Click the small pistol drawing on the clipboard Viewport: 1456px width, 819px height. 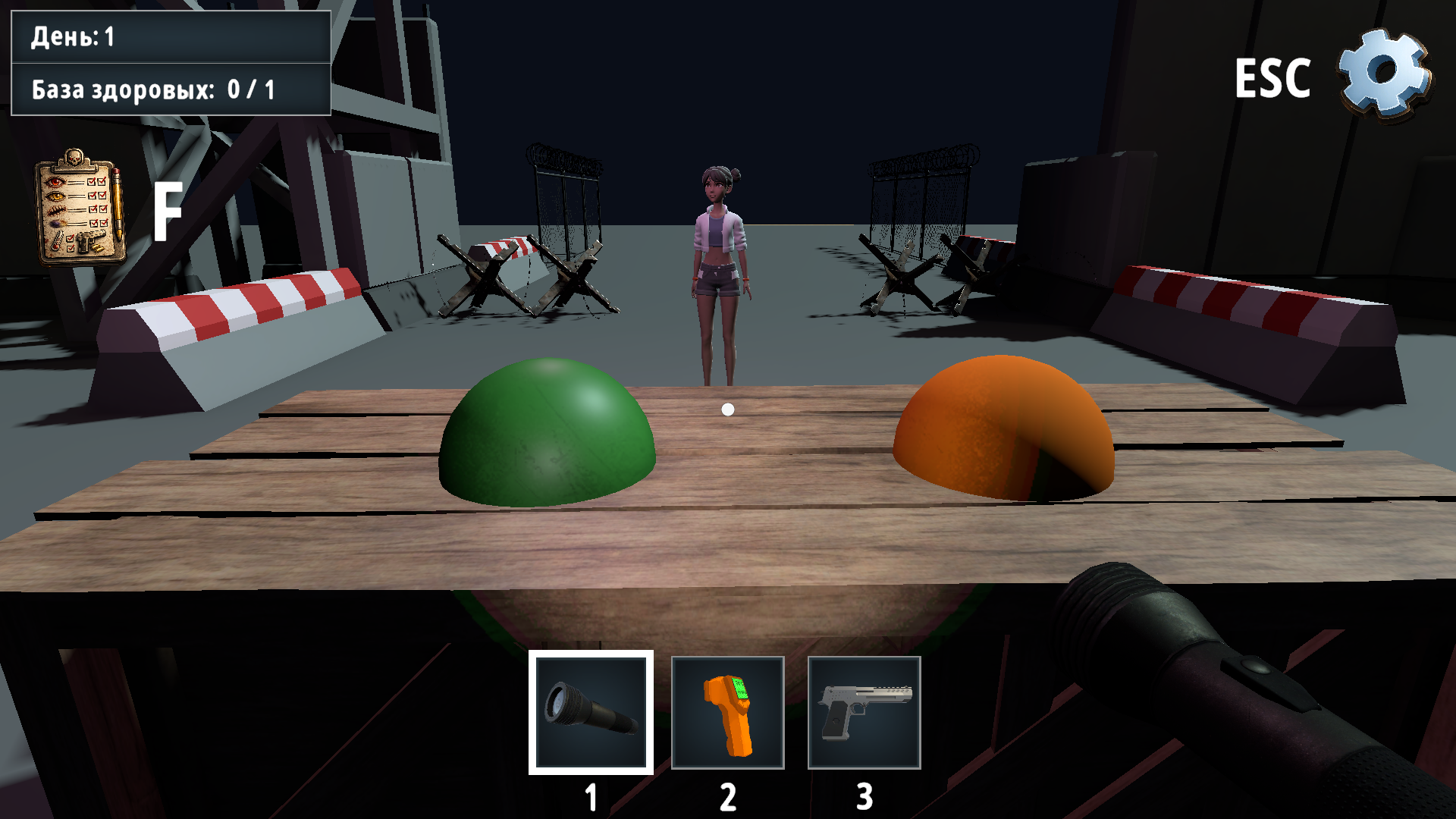pyautogui.click(x=90, y=242)
